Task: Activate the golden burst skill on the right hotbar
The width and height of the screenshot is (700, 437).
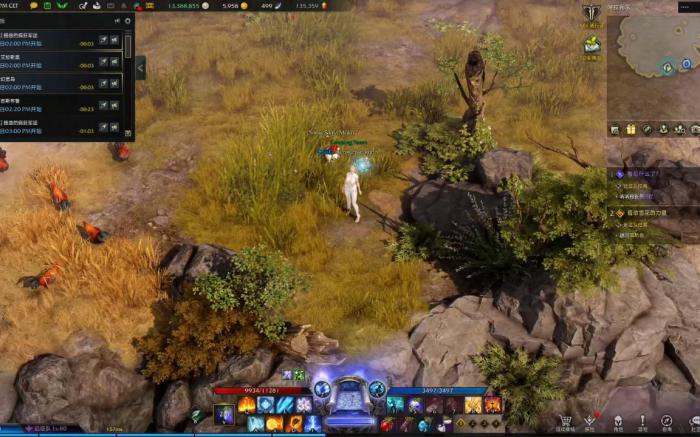Action: (x=472, y=405)
